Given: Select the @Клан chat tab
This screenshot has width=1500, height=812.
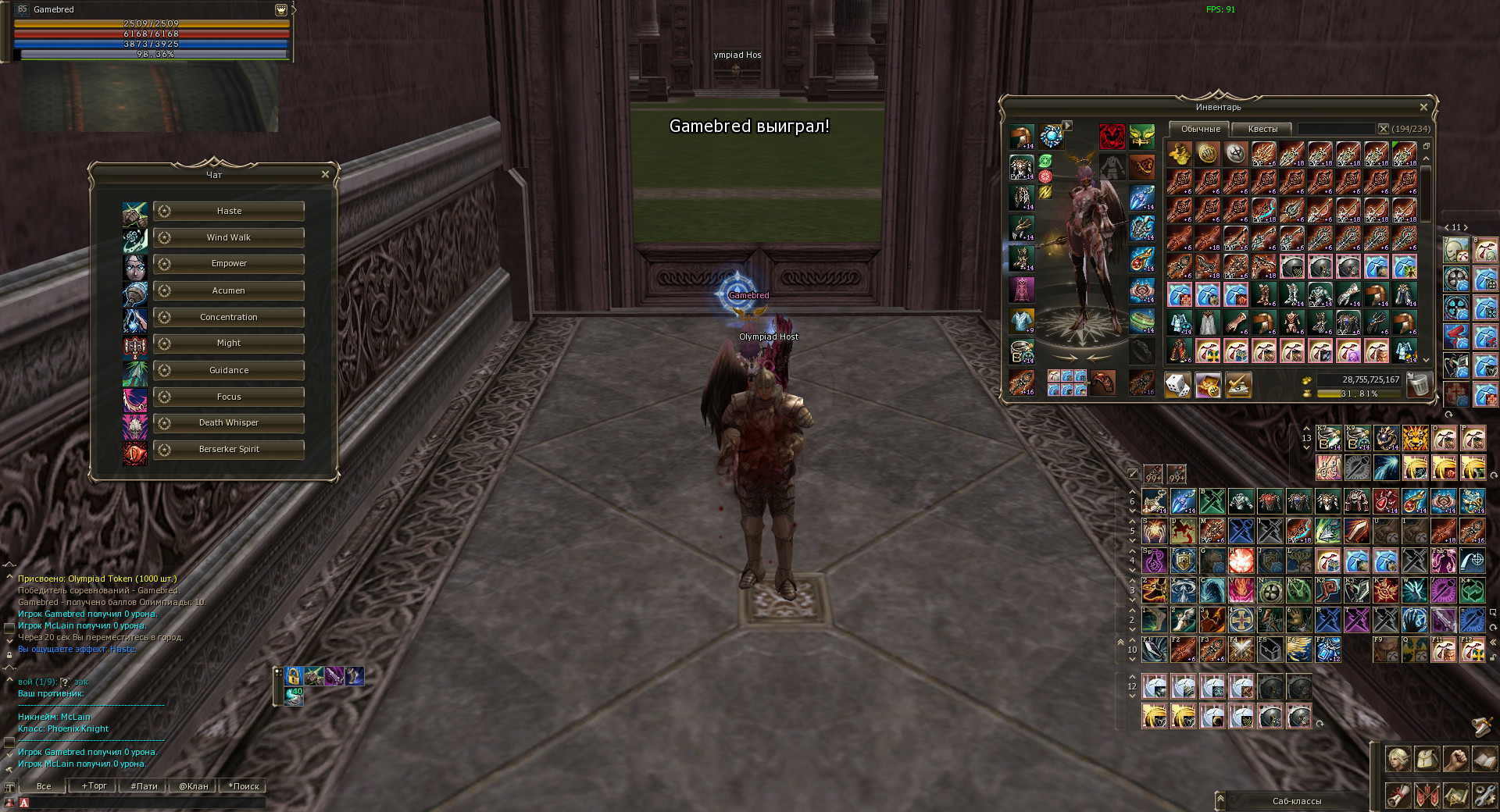Looking at the screenshot, I should [x=193, y=786].
